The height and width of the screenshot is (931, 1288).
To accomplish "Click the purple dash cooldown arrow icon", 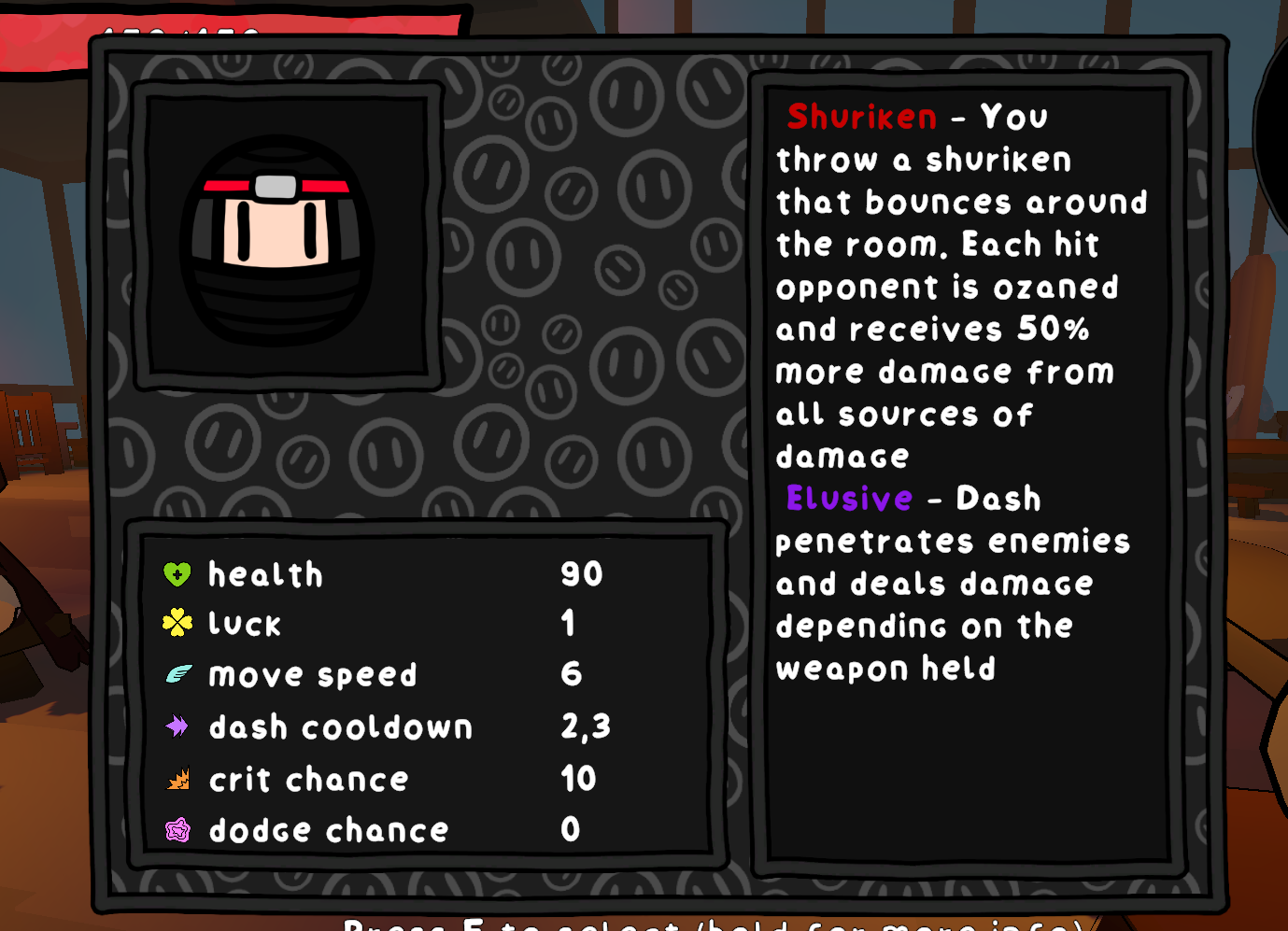I will (177, 726).
